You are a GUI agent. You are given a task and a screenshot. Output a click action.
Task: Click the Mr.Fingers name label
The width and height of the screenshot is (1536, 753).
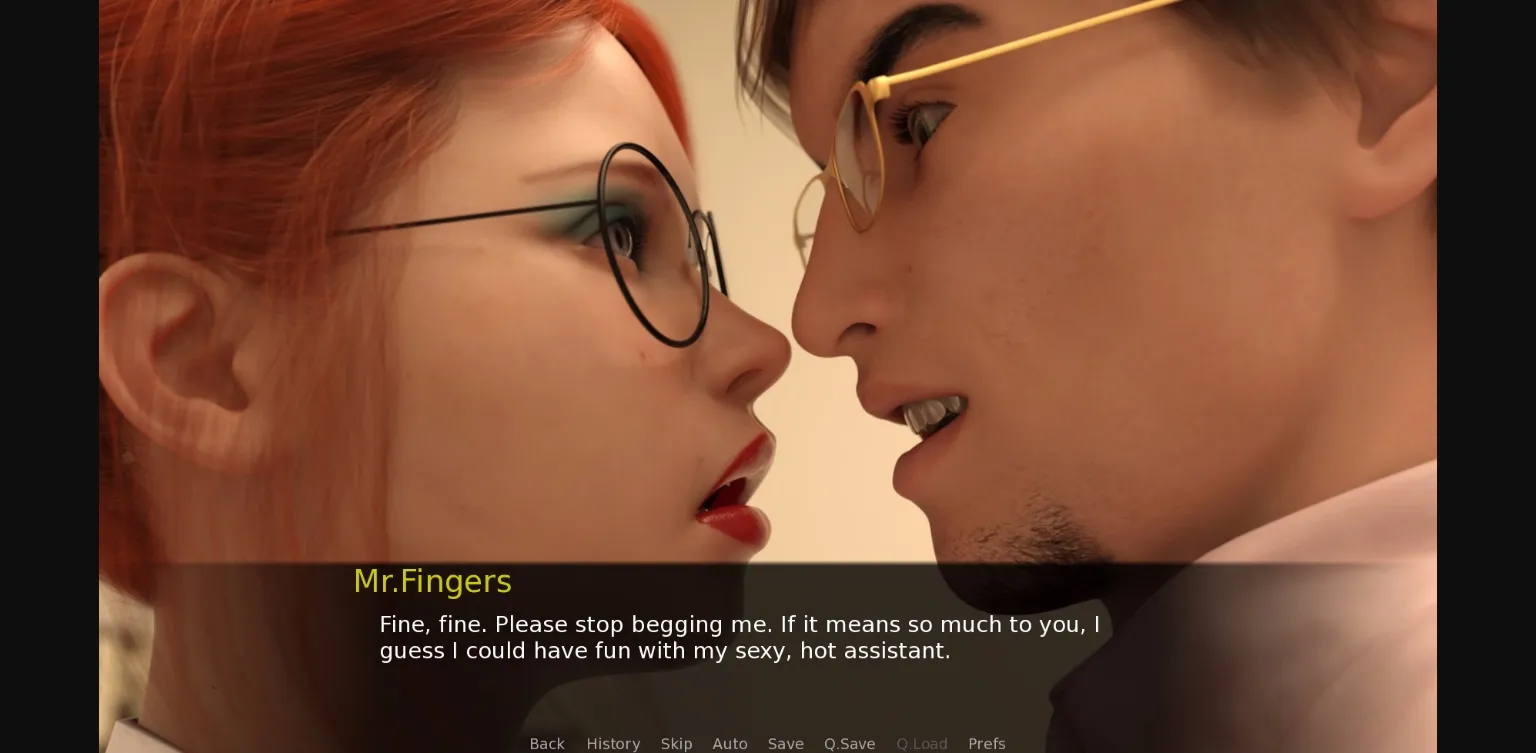click(432, 581)
